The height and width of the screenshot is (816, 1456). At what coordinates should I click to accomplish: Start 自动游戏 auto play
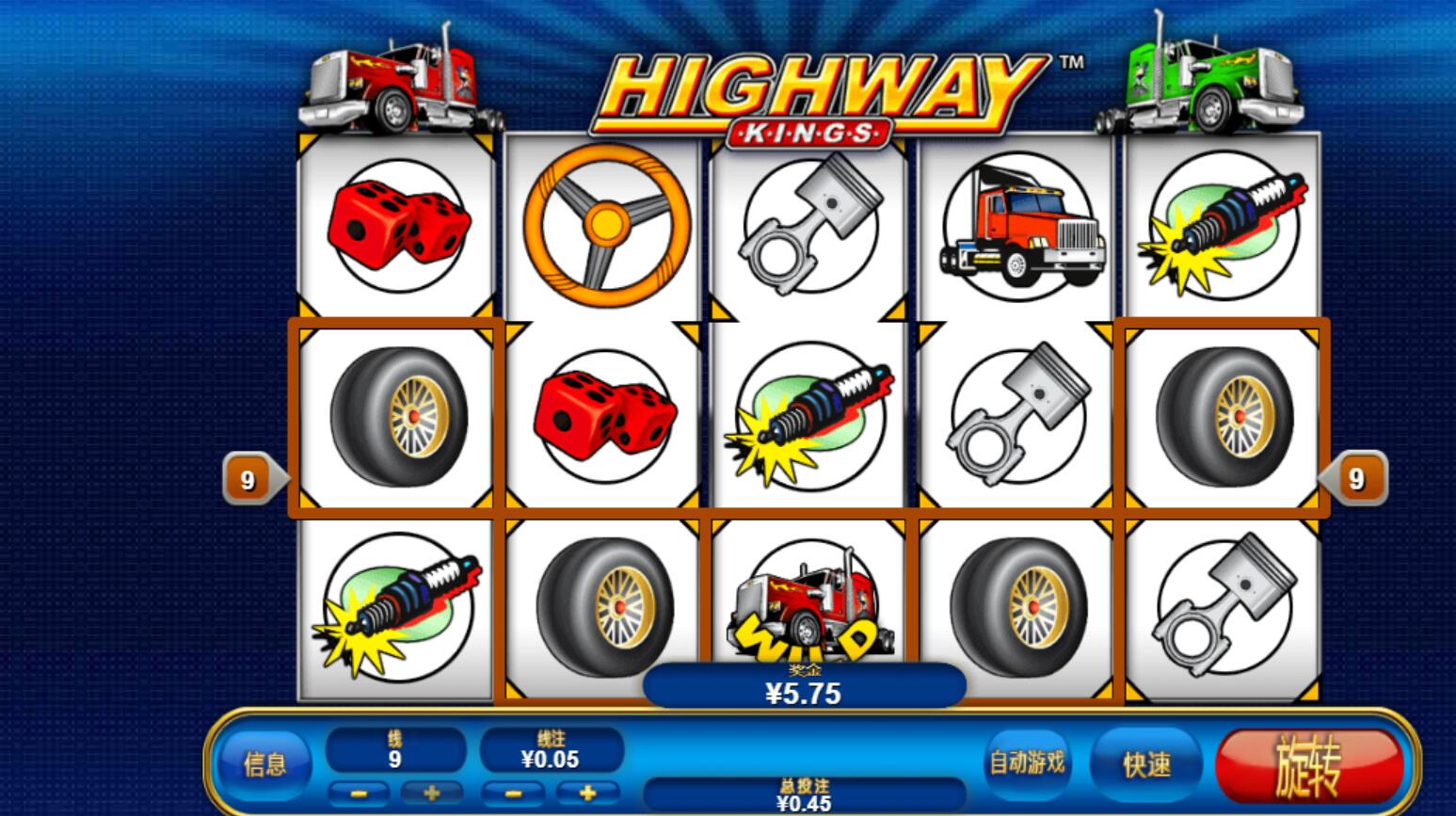pos(1027,761)
